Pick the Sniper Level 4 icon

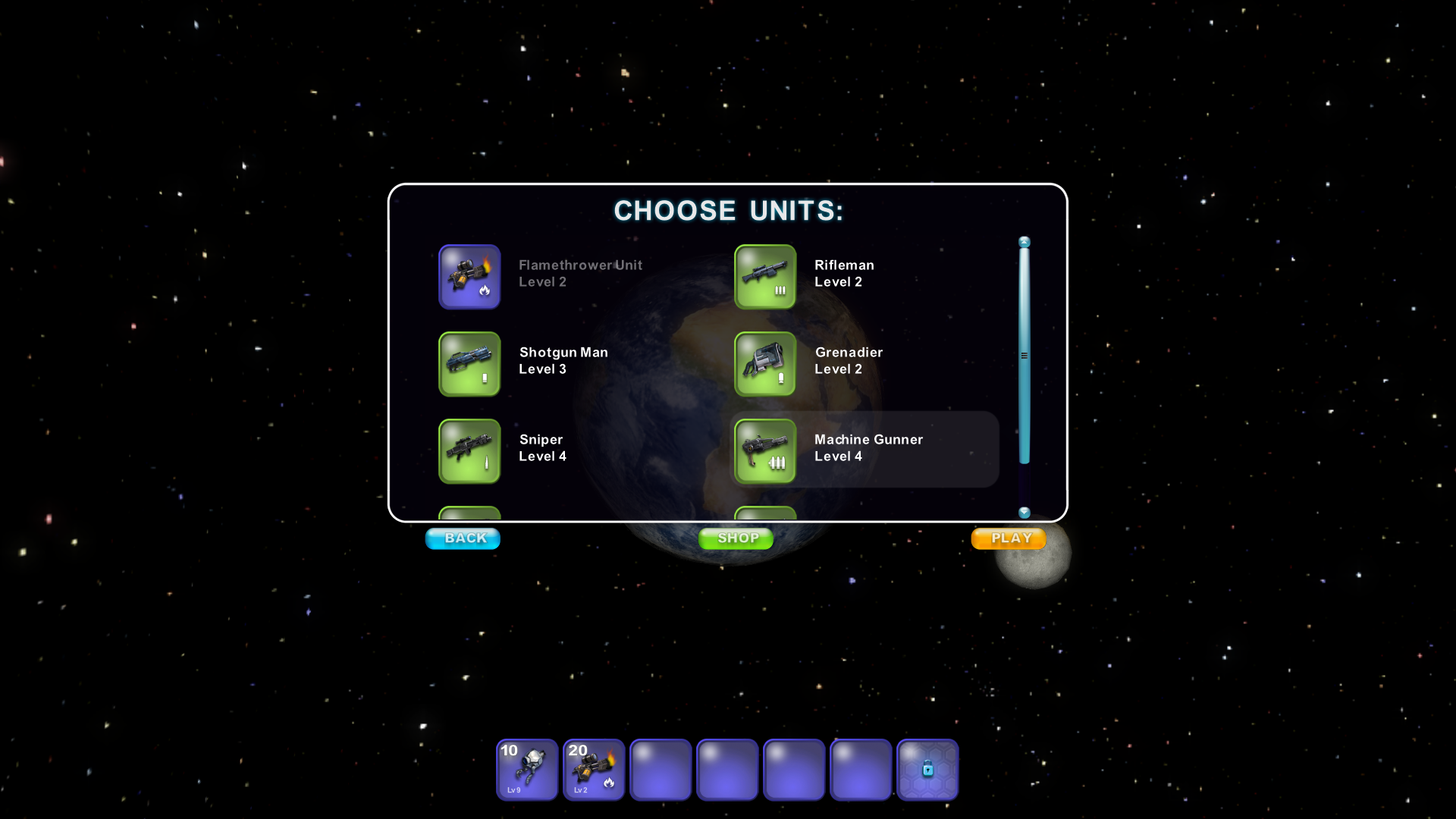pos(469,451)
